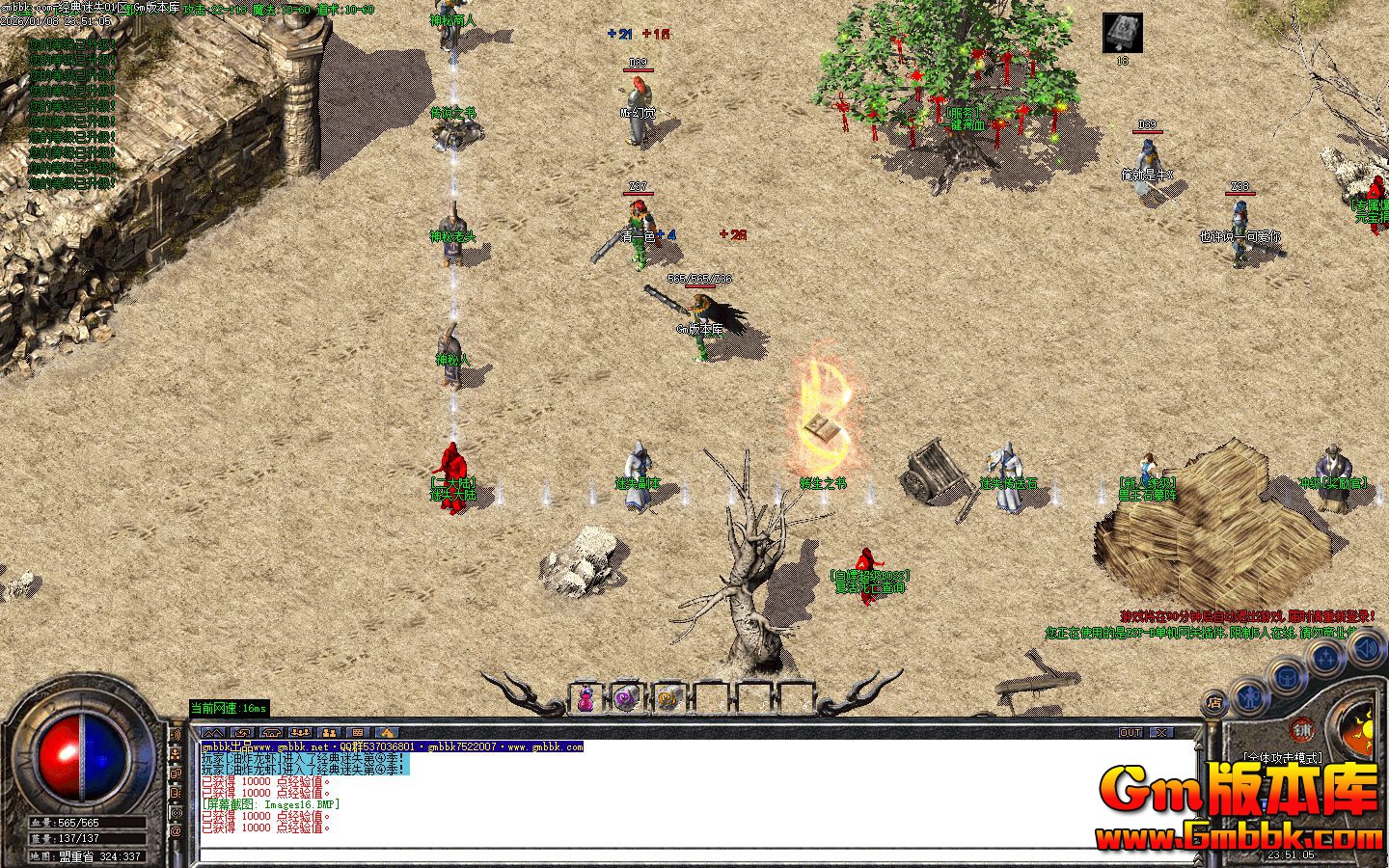The width and height of the screenshot is (1389, 868).
Task: Open the red 铺 stall button
Action: click(1303, 730)
